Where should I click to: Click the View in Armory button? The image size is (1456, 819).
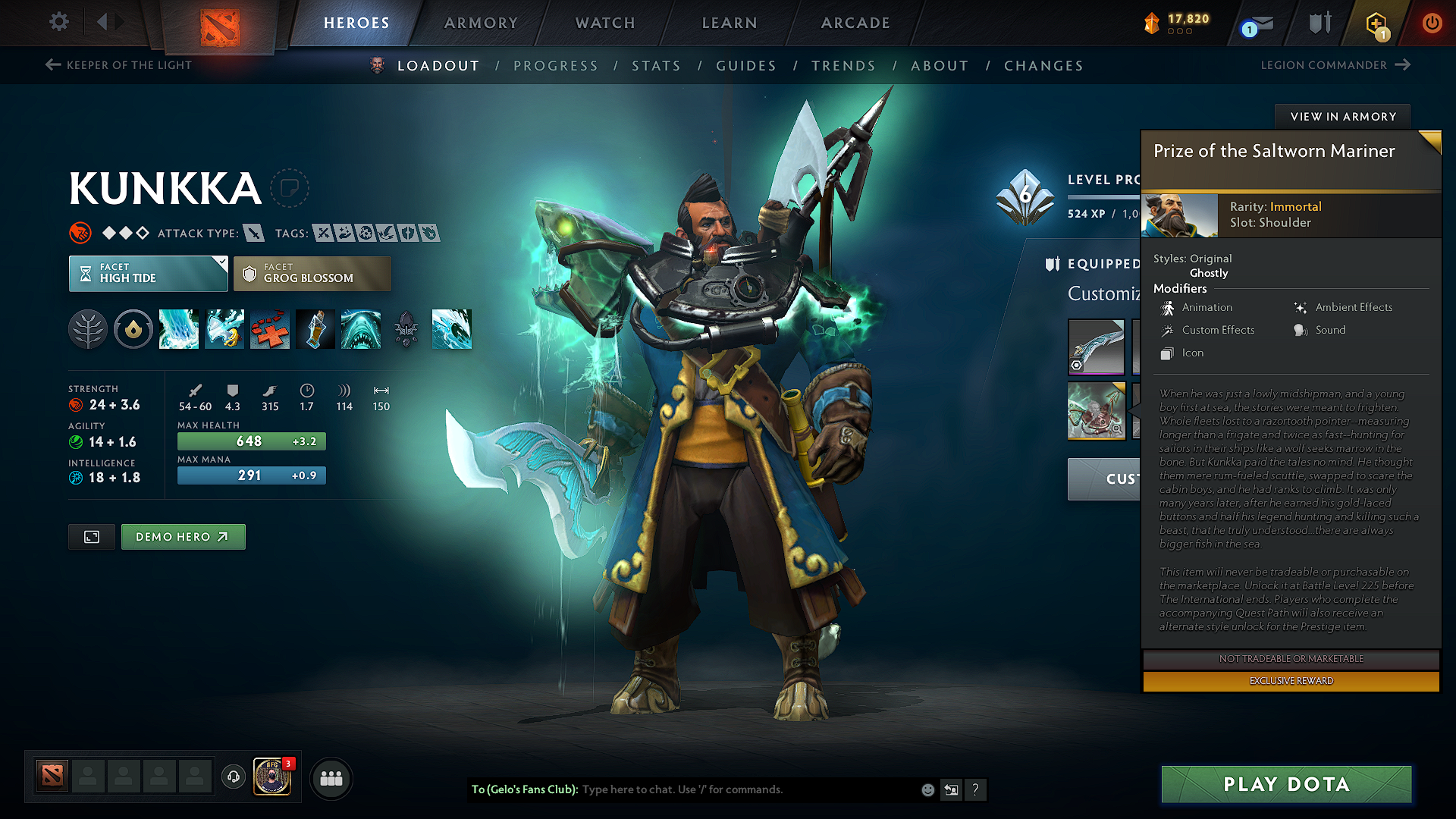[1342, 116]
